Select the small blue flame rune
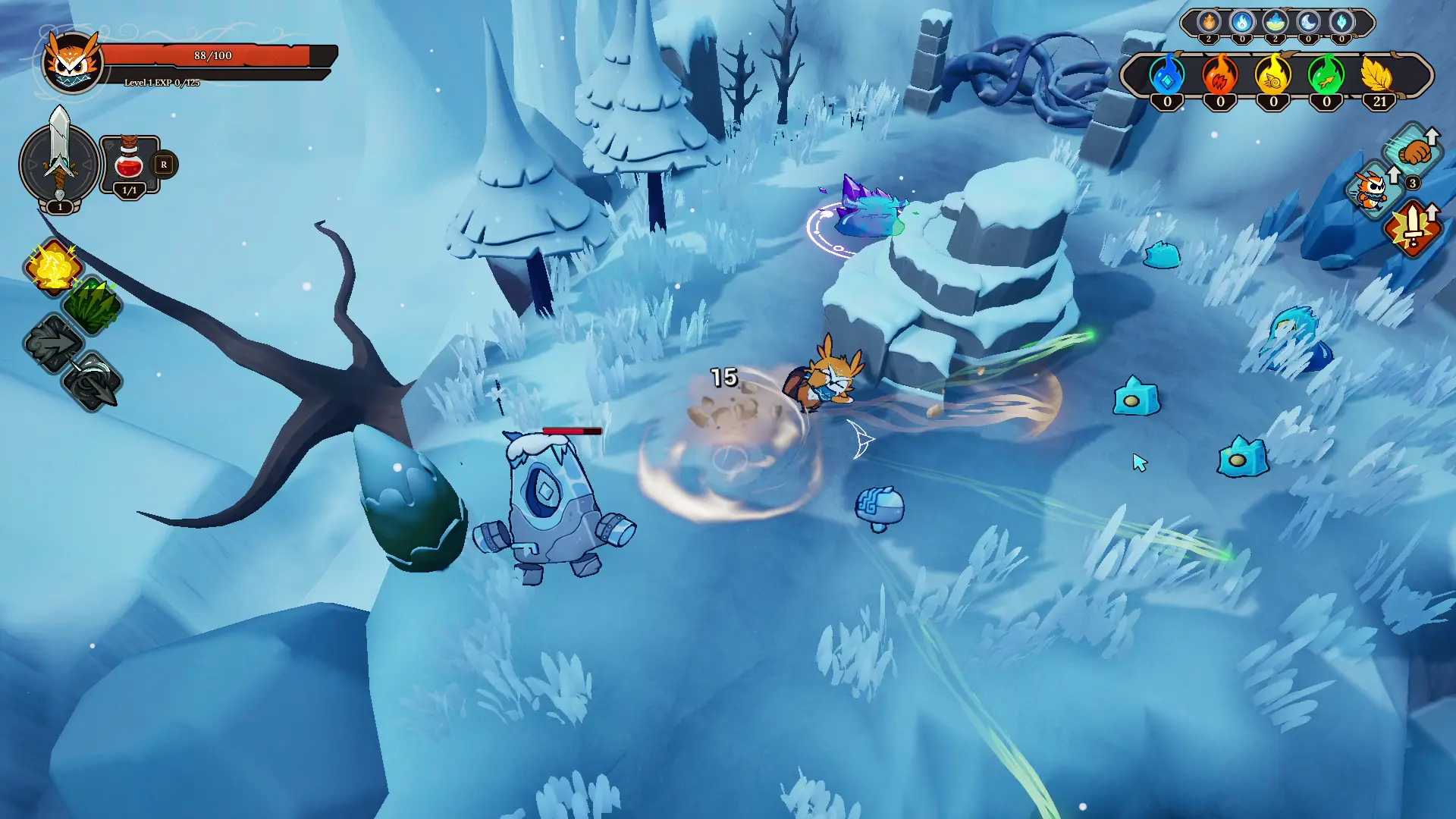Screen dimensions: 1456x819 click(x=1242, y=22)
